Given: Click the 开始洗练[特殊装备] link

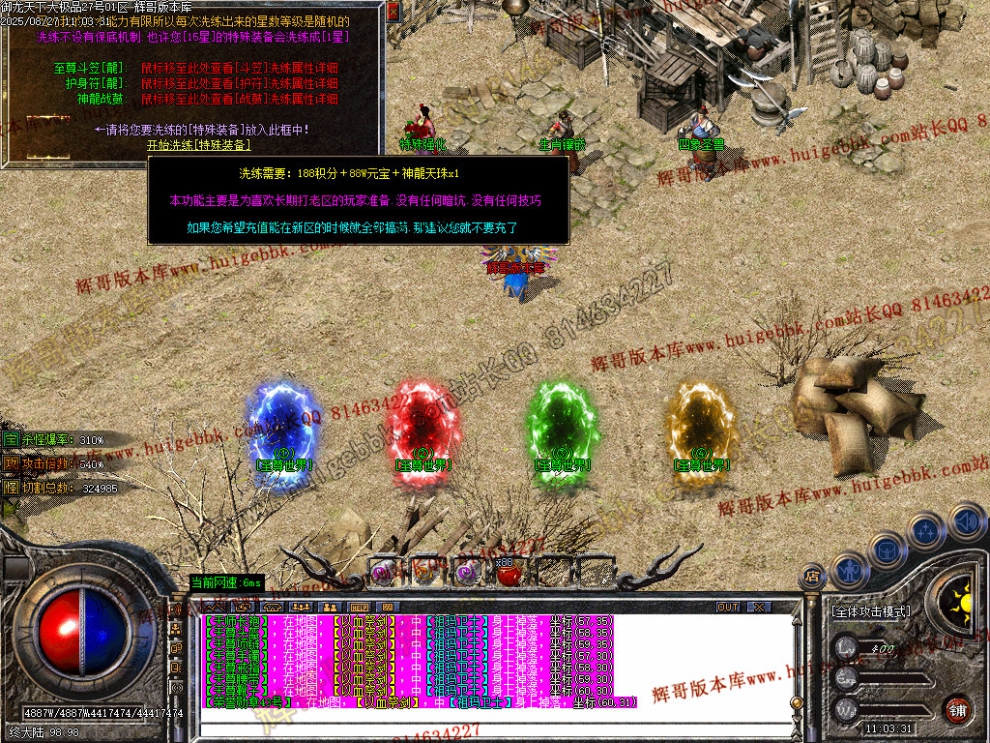Looking at the screenshot, I should pos(198,144).
